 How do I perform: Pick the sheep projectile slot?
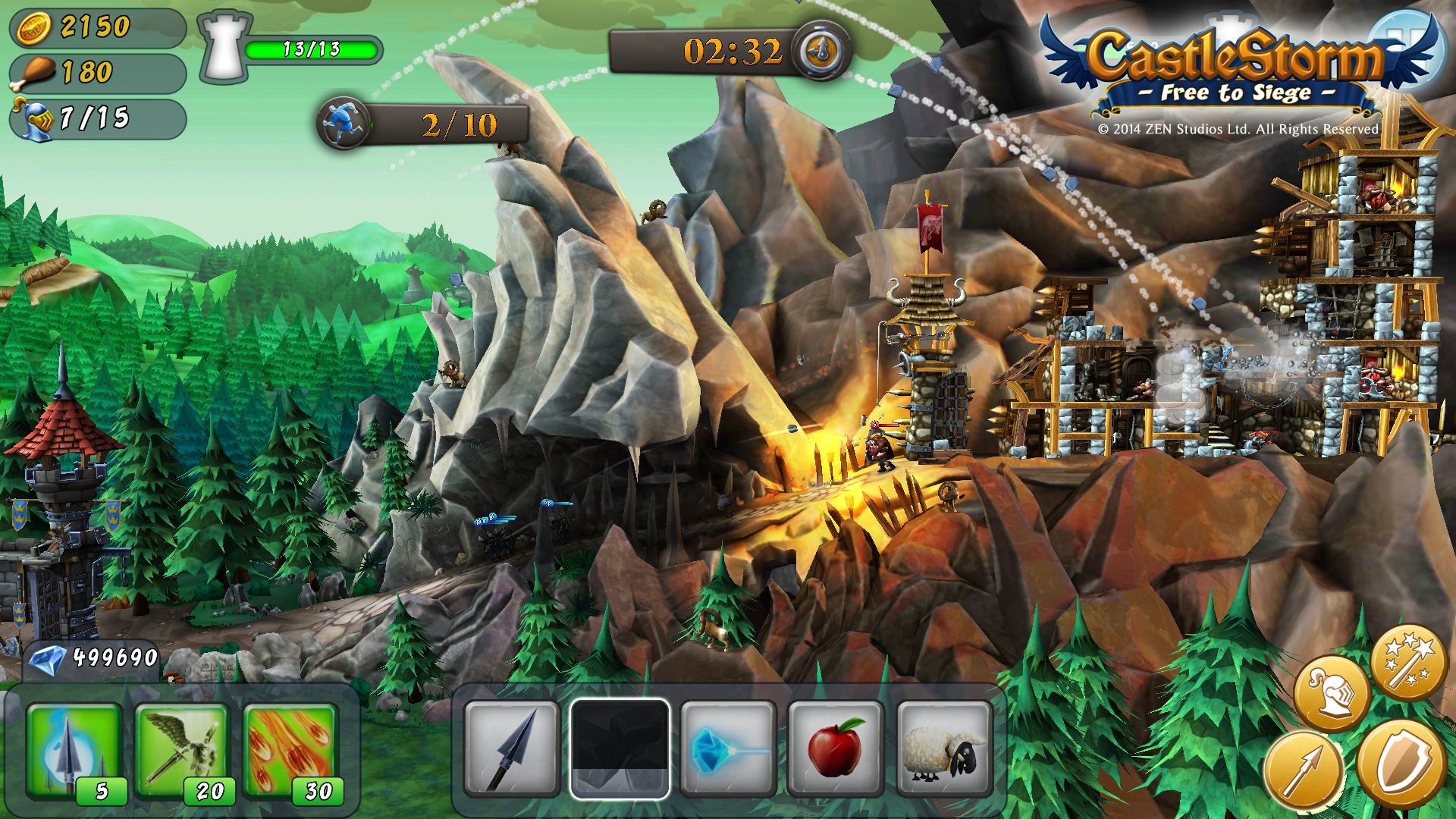point(944,749)
